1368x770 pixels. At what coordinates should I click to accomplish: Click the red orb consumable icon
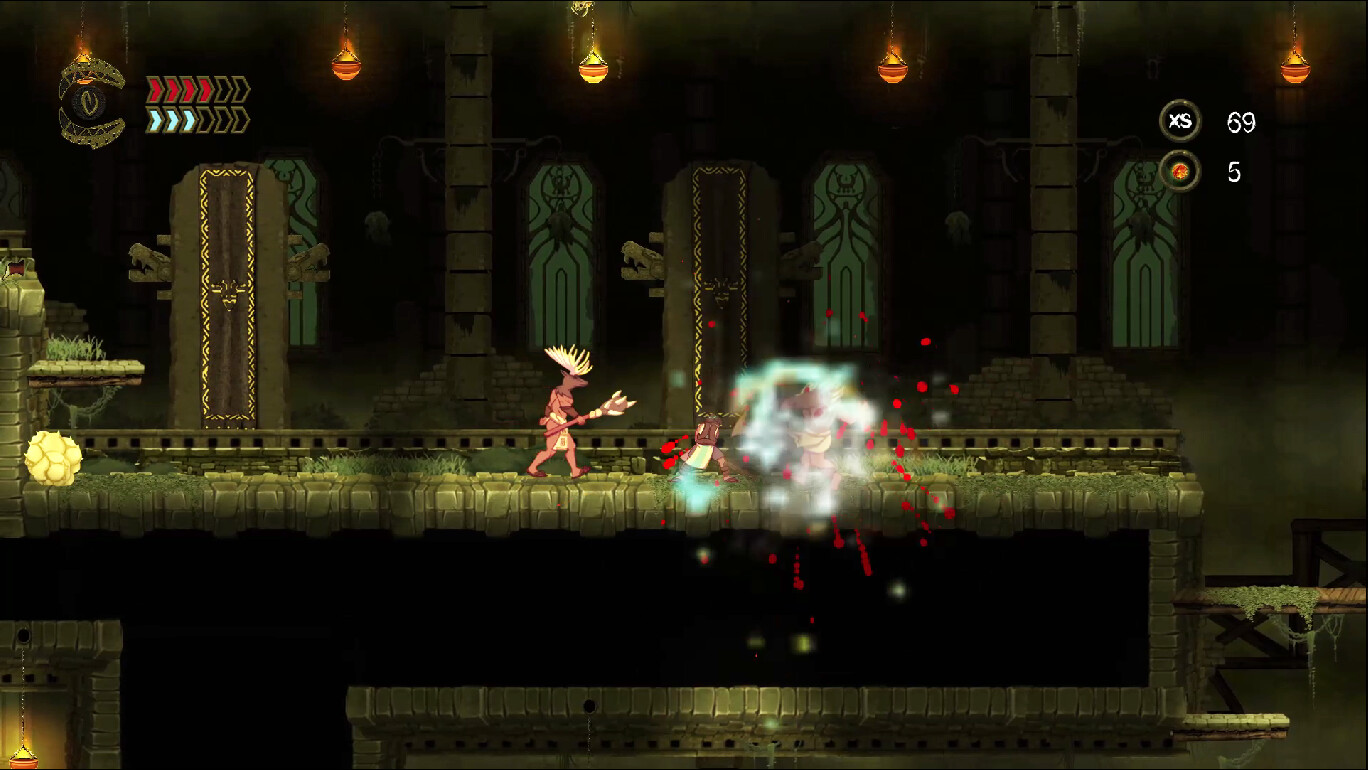(1182, 169)
